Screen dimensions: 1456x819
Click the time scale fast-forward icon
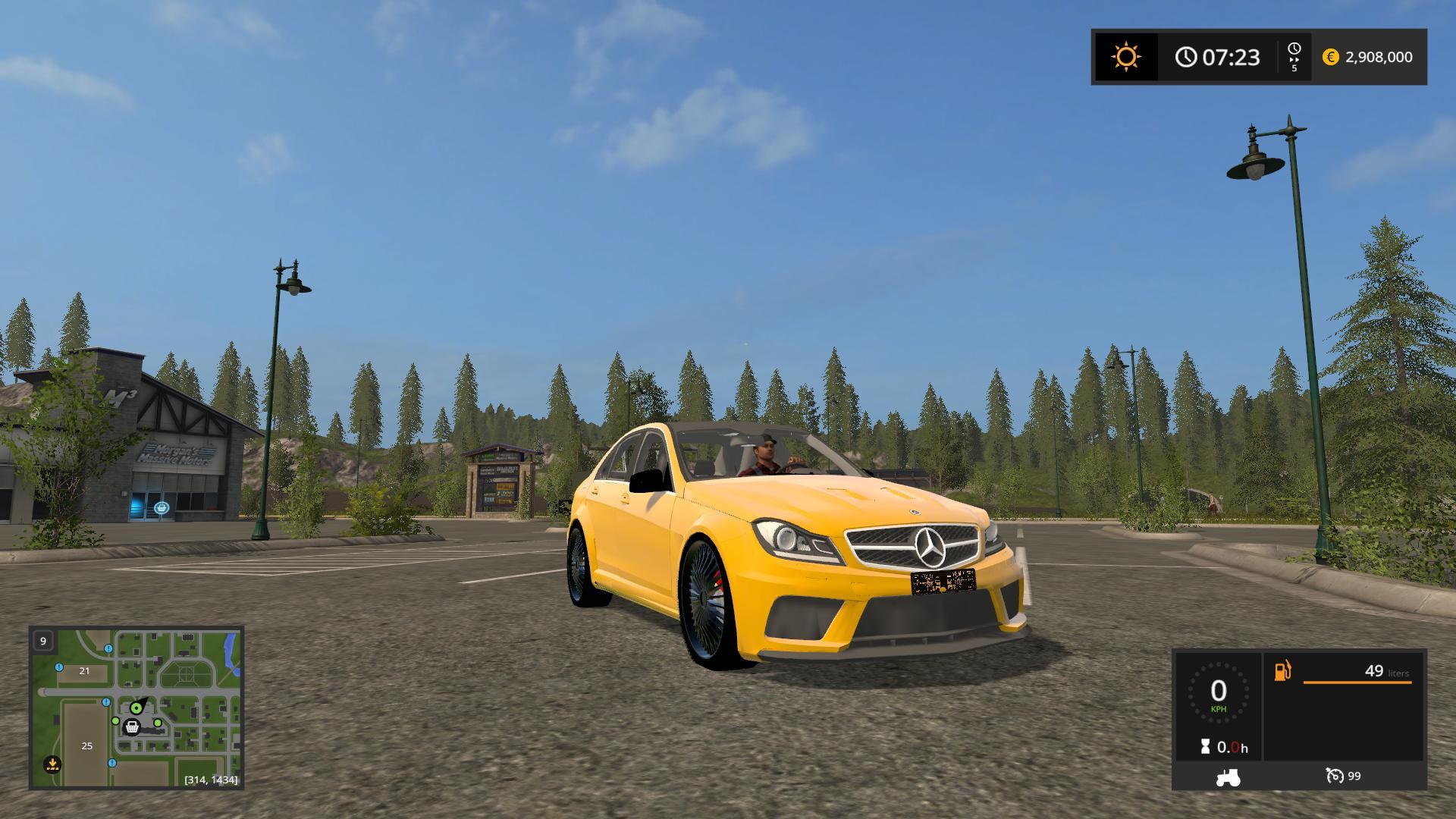[1294, 57]
